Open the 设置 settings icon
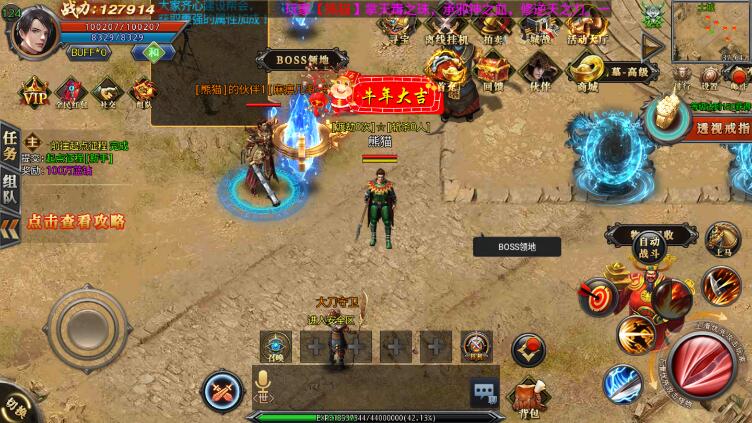The width and height of the screenshot is (752, 423). (x=710, y=76)
